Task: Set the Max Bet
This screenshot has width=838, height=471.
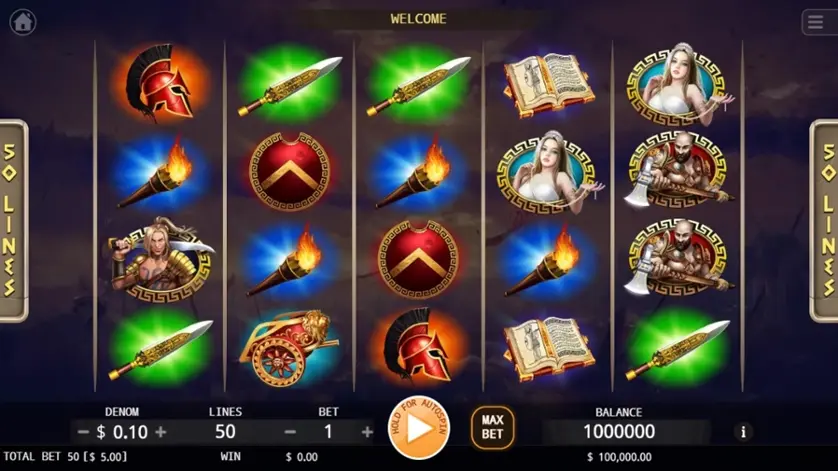Action: pyautogui.click(x=492, y=428)
